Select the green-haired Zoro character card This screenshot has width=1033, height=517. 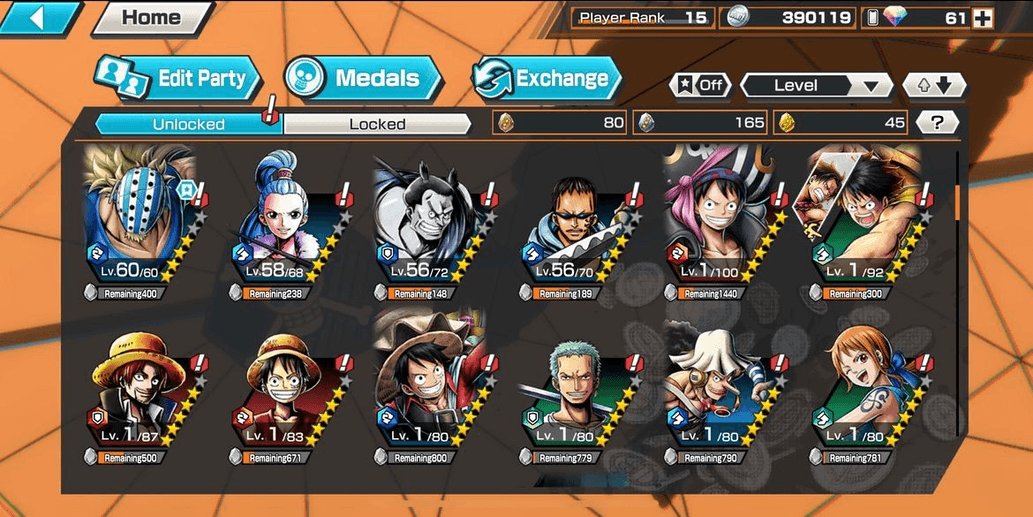(x=573, y=395)
